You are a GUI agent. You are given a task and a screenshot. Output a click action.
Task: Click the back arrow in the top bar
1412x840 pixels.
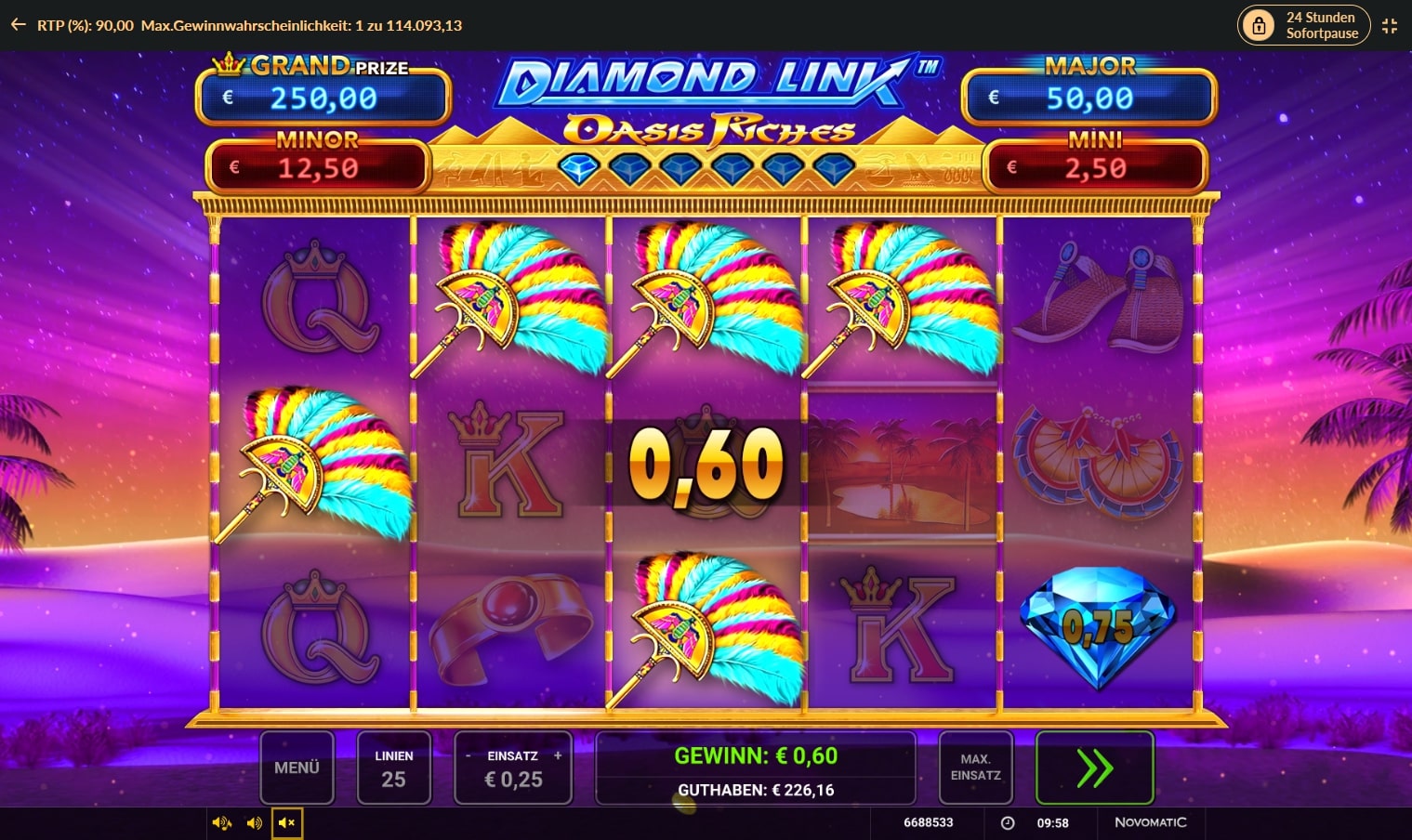pyautogui.click(x=17, y=25)
